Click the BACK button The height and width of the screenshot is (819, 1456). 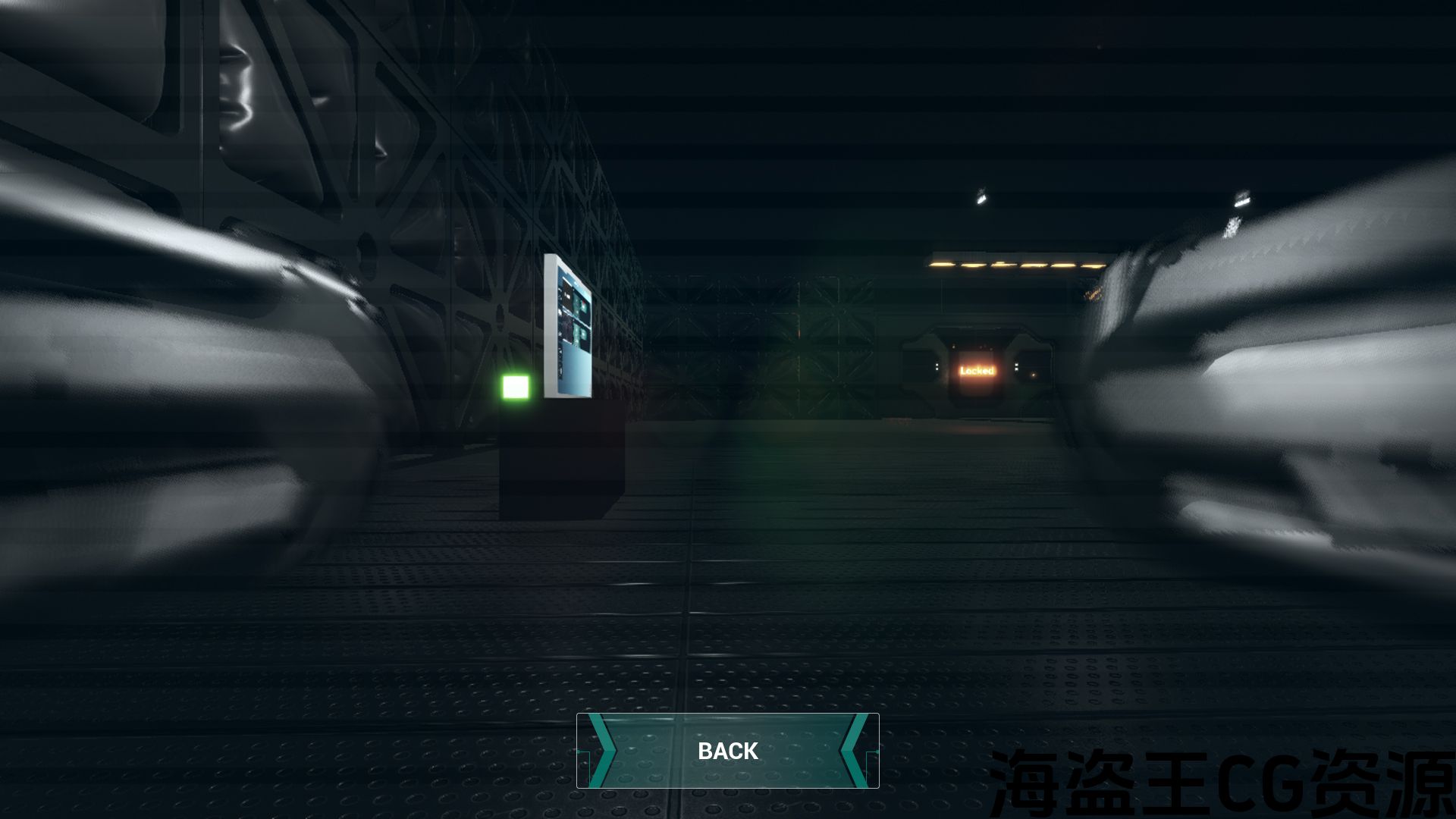click(x=727, y=751)
